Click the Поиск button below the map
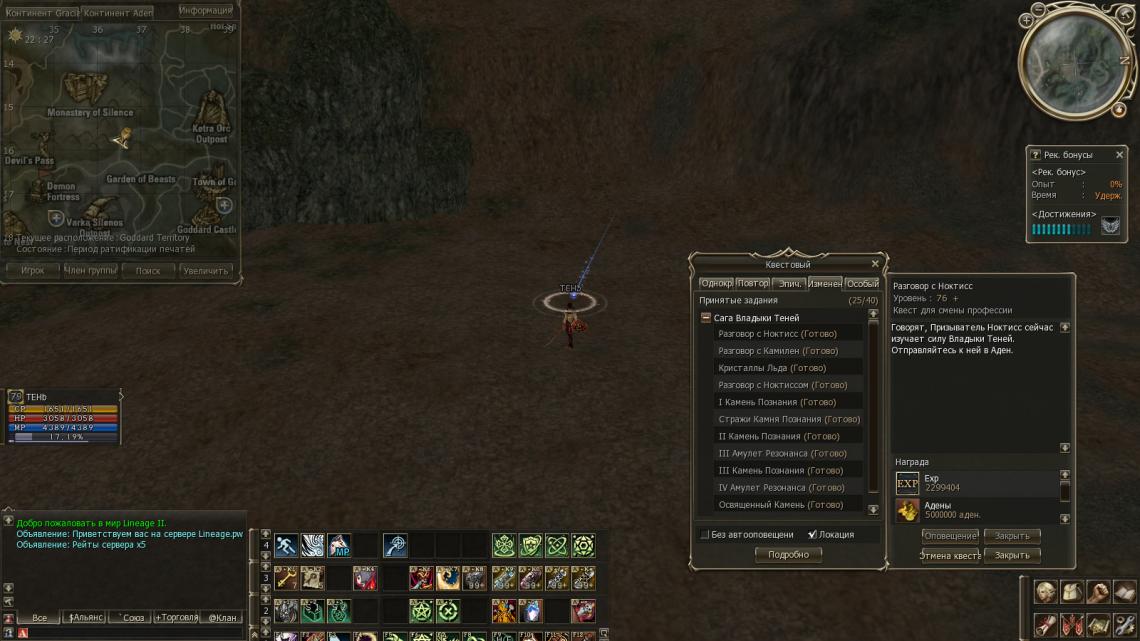The height and width of the screenshot is (641, 1140). click(148, 271)
